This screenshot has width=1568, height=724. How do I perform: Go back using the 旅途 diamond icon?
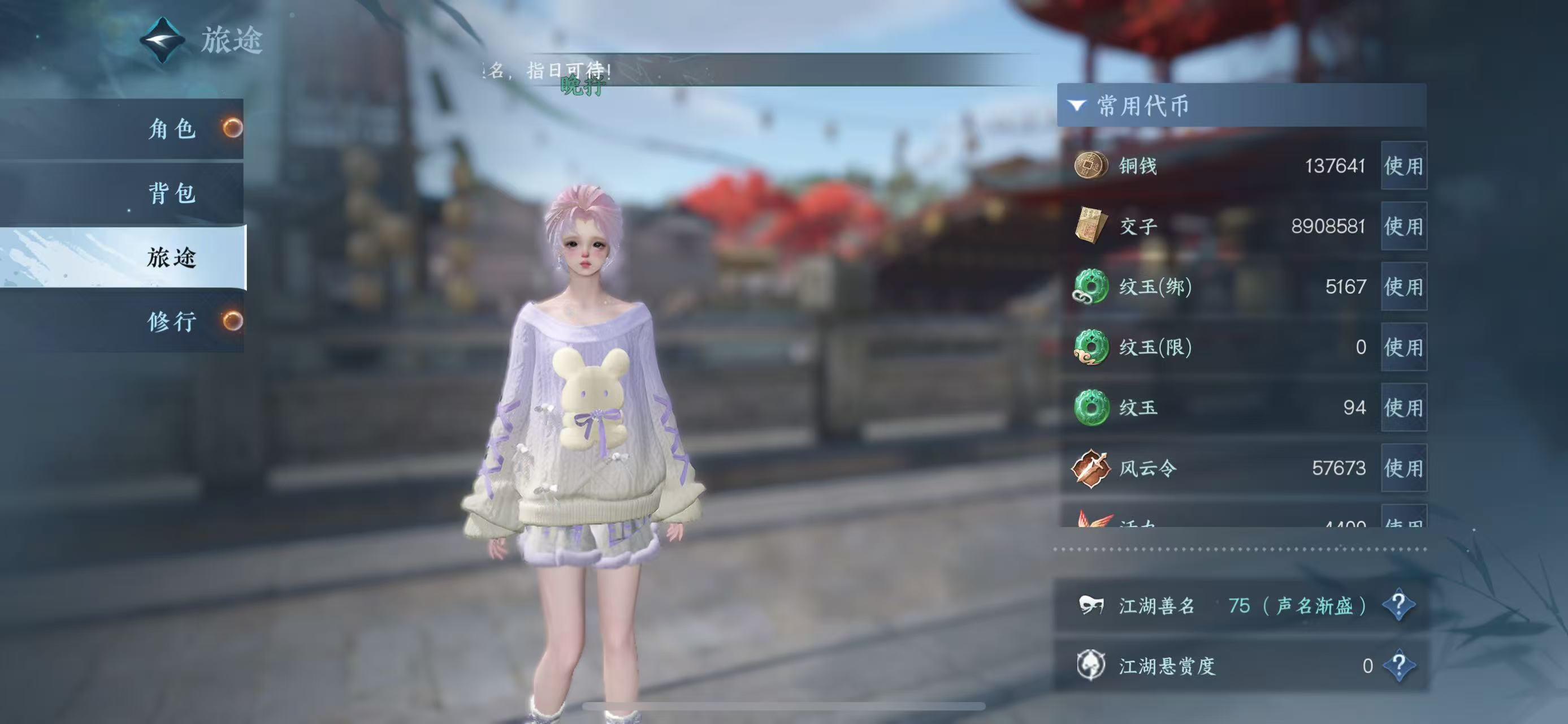point(163,40)
